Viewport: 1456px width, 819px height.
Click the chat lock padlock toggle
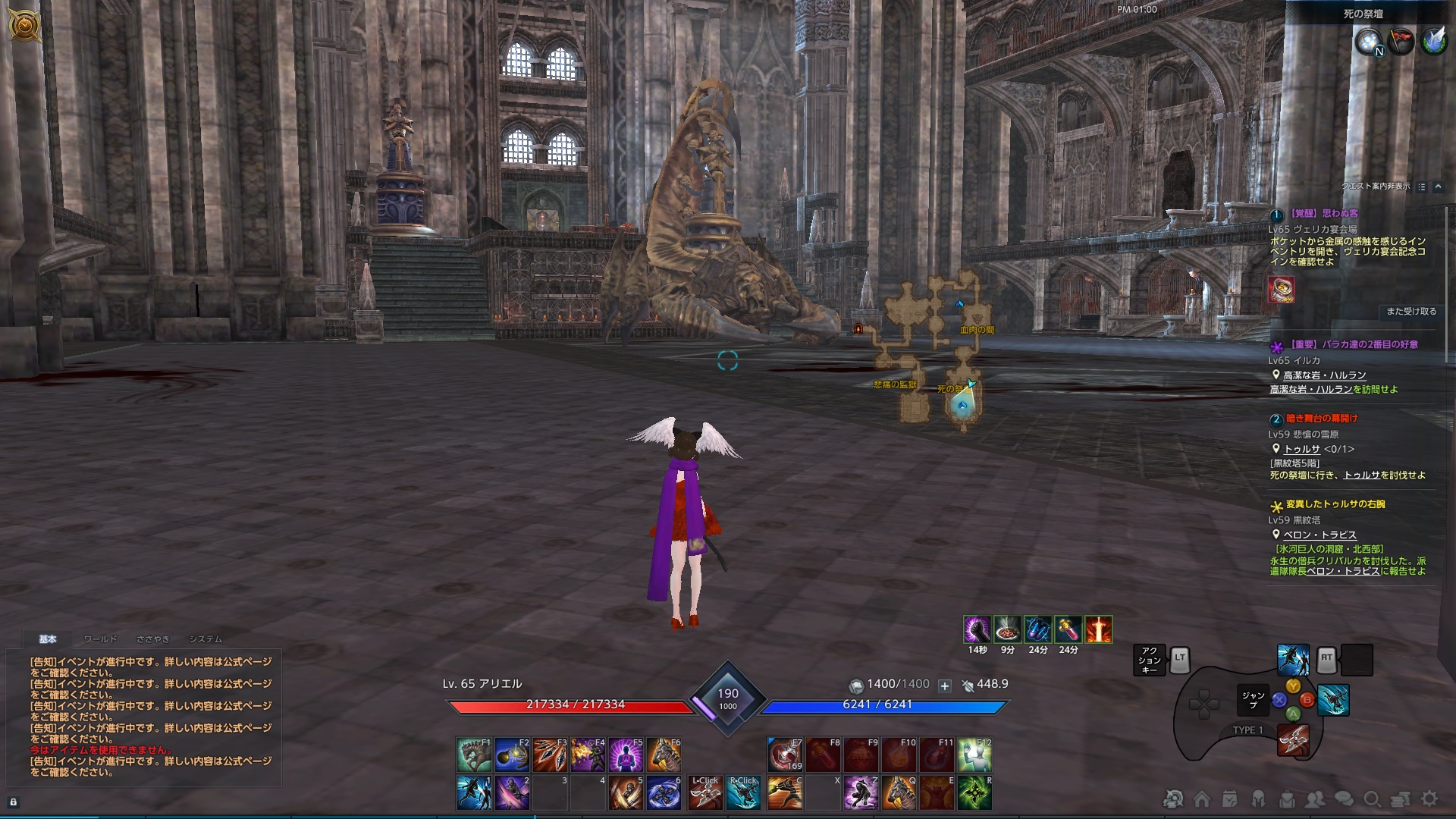click(x=11, y=802)
